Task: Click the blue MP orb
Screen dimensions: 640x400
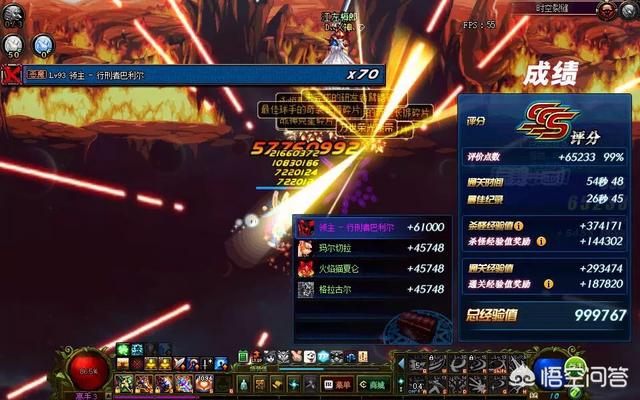Action: click(x=549, y=372)
